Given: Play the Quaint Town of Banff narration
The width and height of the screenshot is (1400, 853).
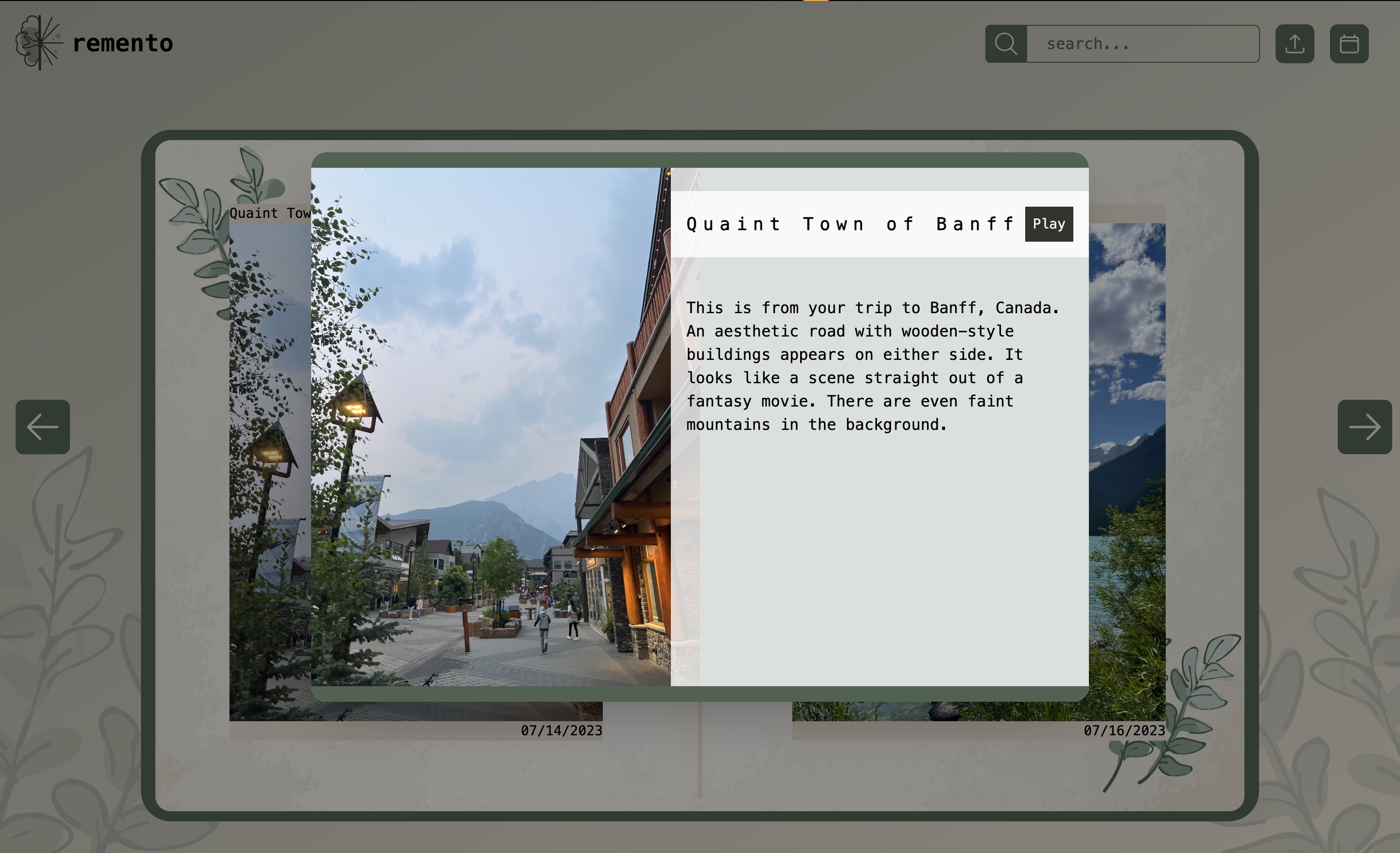Looking at the screenshot, I should (x=1048, y=224).
